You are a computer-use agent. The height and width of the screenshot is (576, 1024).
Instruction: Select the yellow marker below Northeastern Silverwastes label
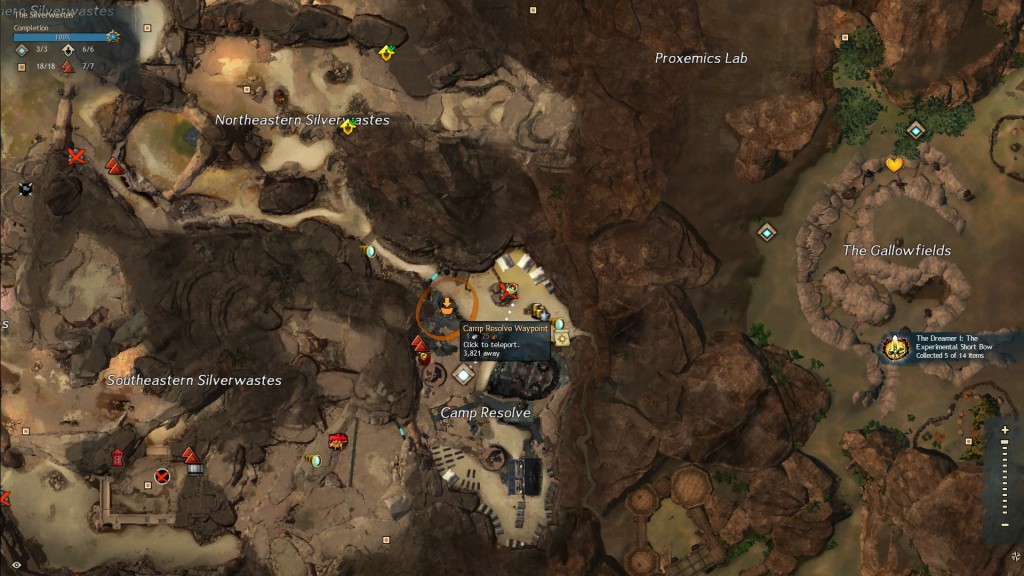pos(347,127)
